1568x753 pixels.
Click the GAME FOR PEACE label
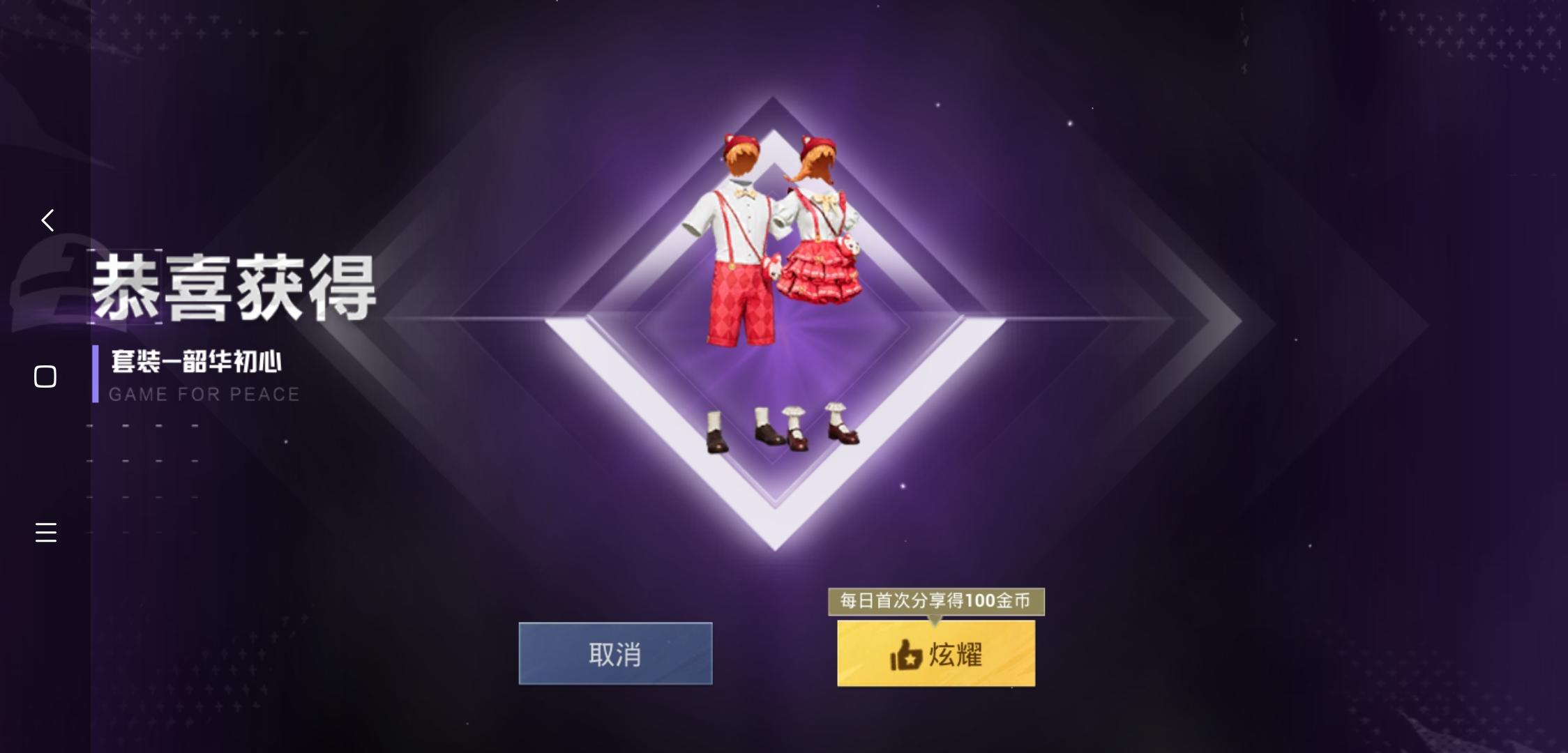click(203, 394)
